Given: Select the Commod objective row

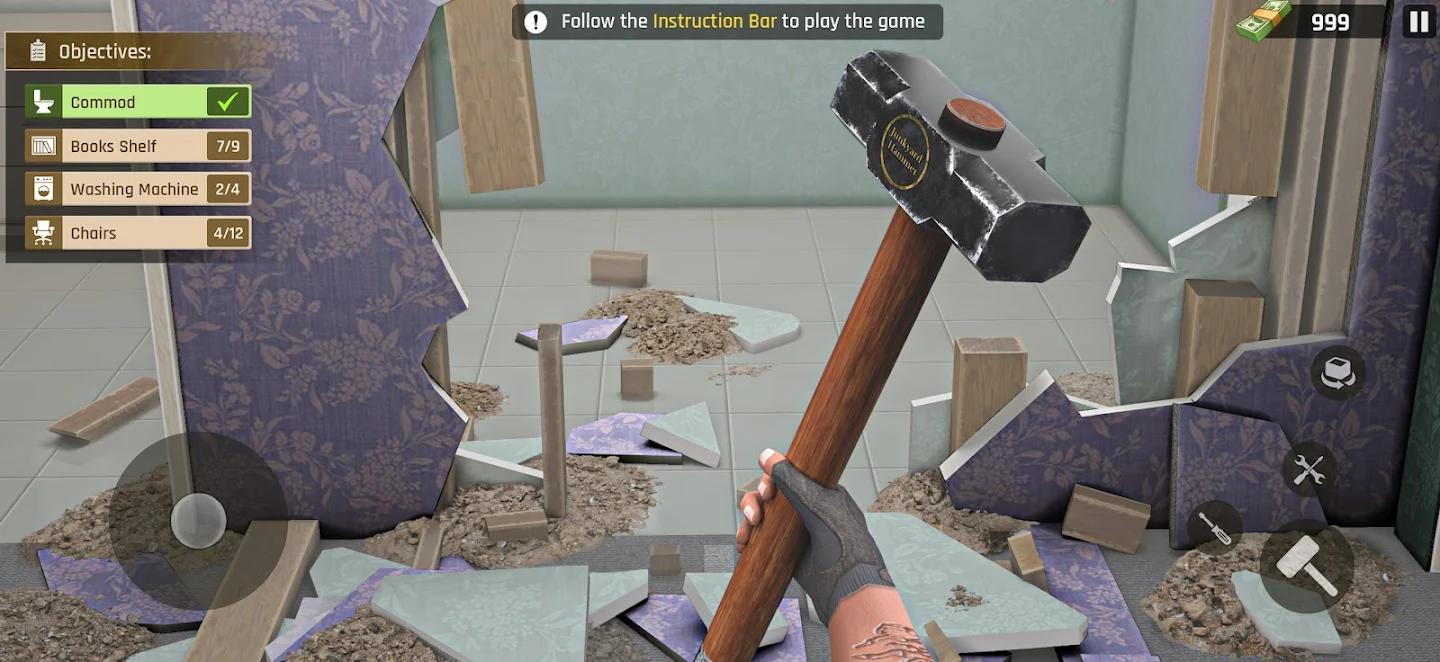Looking at the screenshot, I should (x=138, y=102).
